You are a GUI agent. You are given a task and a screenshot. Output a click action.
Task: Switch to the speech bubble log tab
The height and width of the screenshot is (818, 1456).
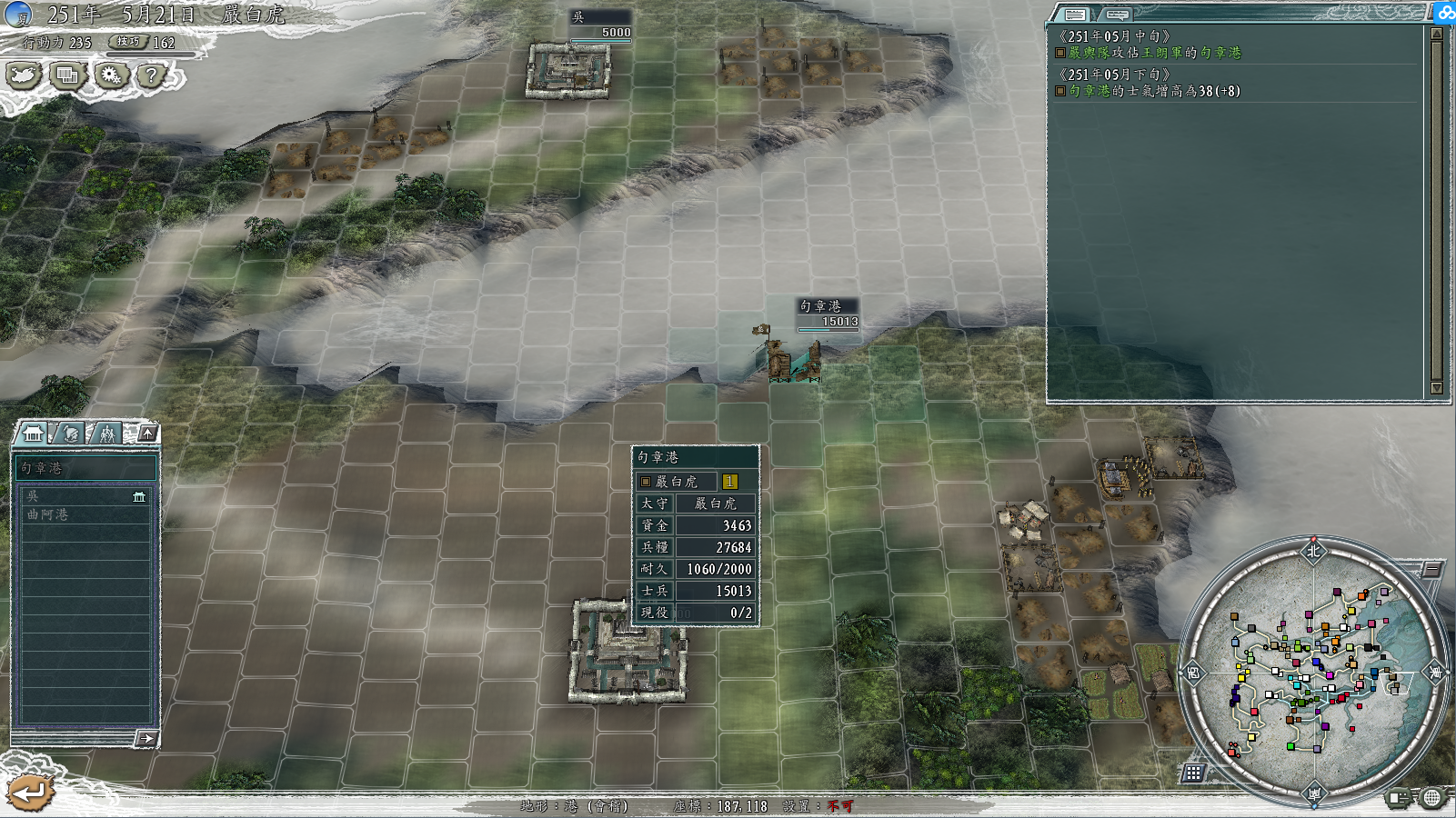pos(1117,14)
